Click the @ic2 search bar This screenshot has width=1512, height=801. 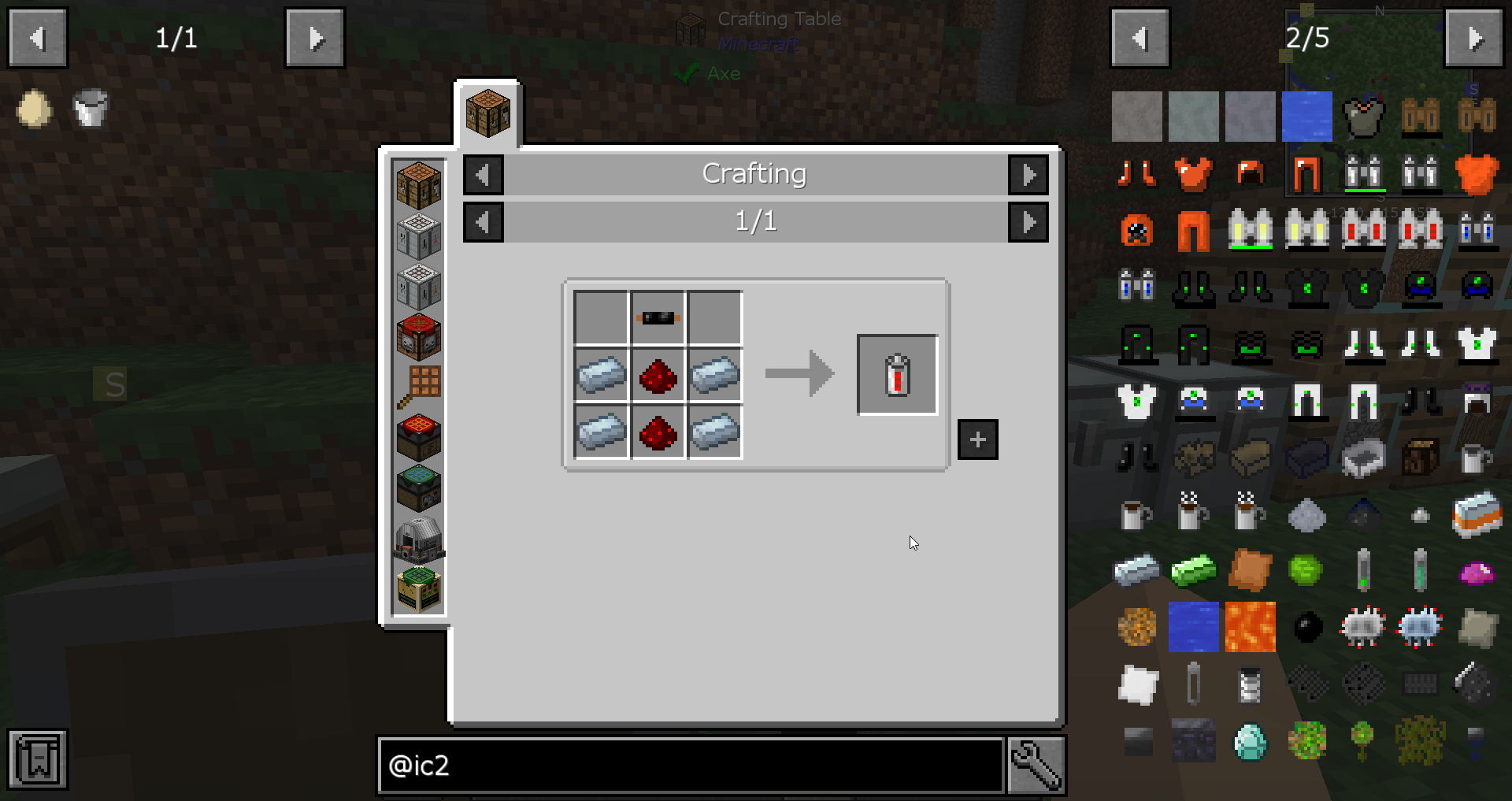pyautogui.click(x=691, y=765)
